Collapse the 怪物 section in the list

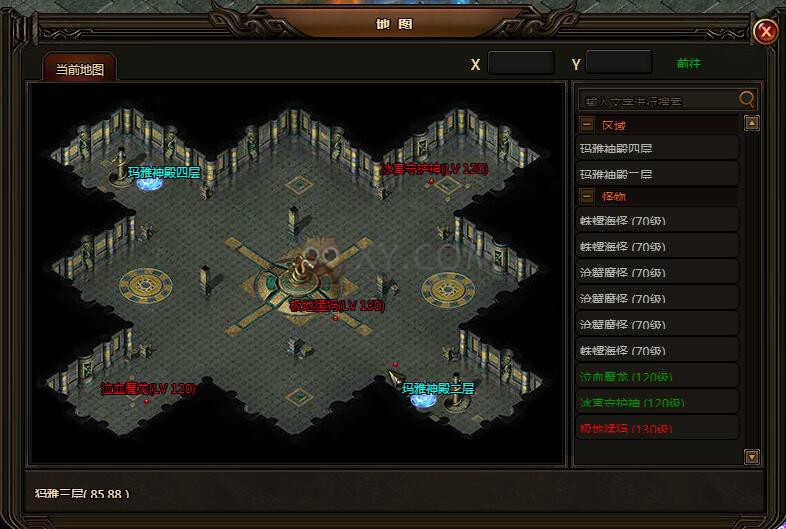(x=587, y=197)
